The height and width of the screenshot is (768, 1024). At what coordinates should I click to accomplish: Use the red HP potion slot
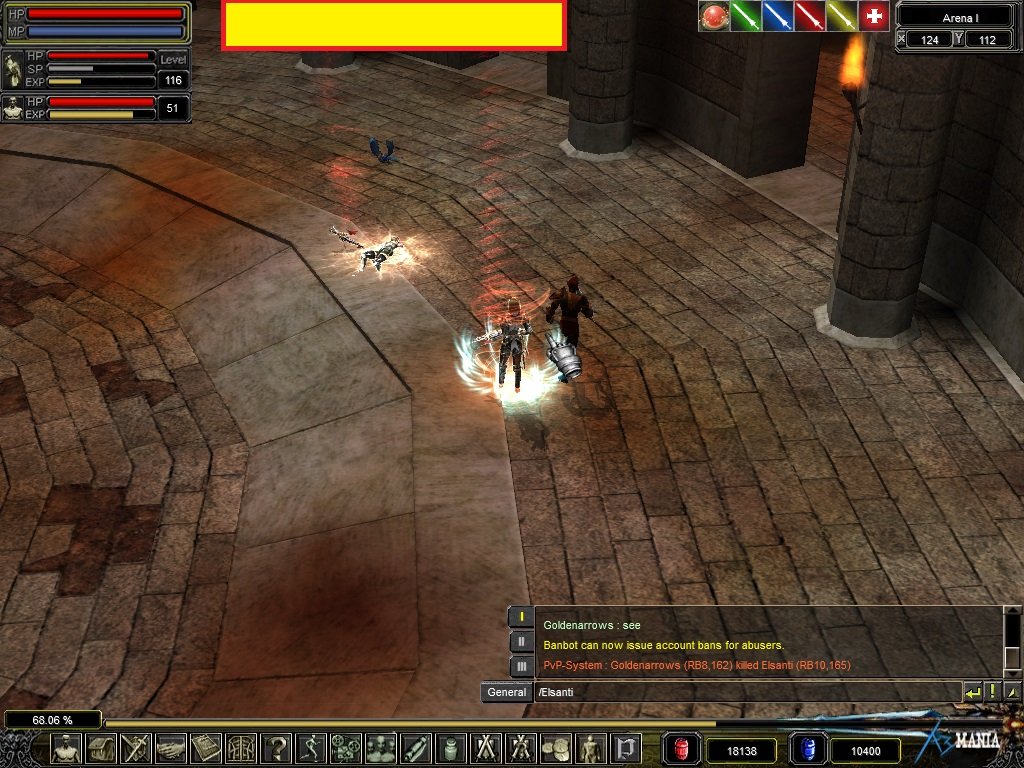(681, 749)
